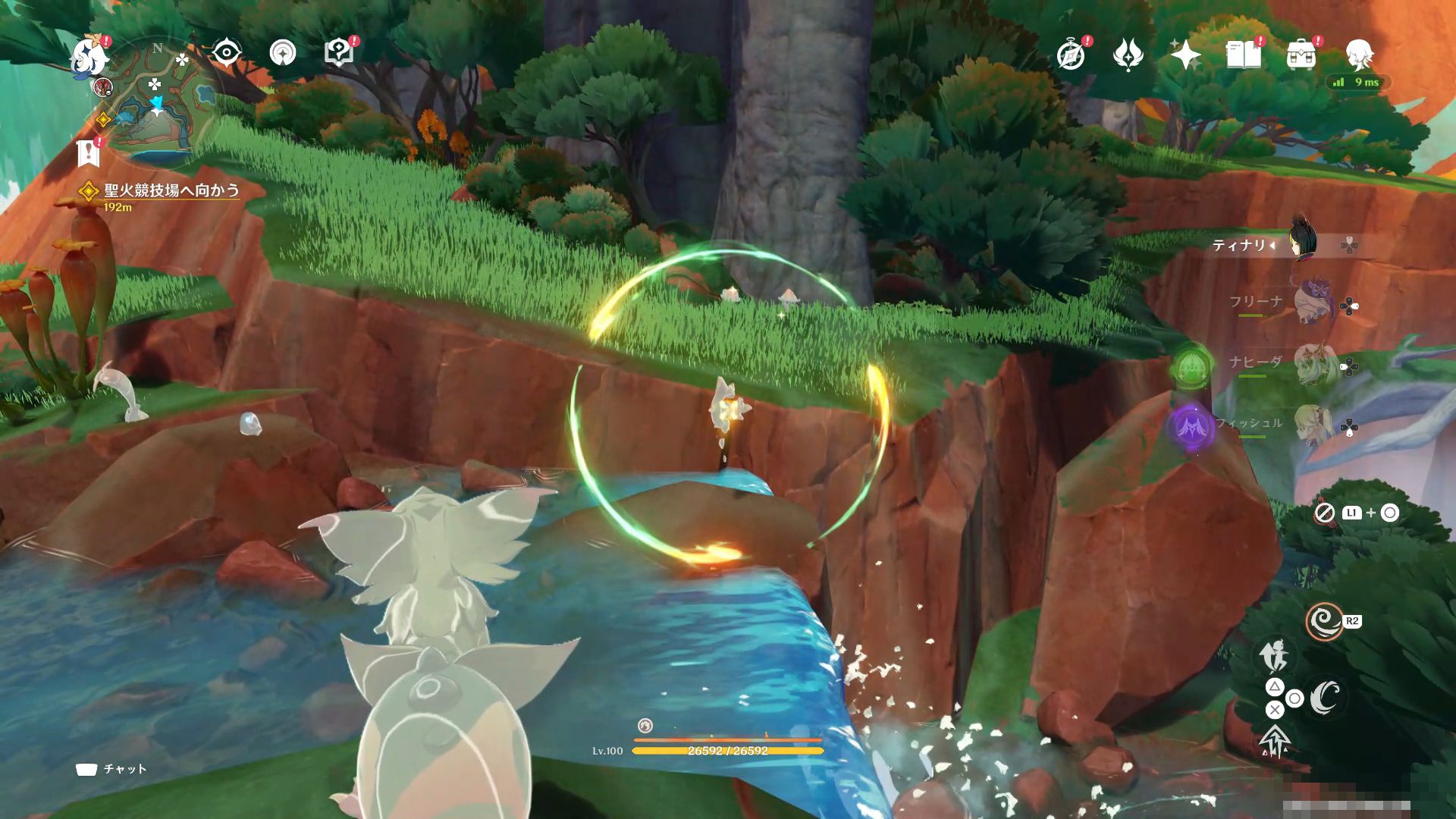Open the question-mark tutorial icon
The width and height of the screenshot is (1456, 819).
coord(339,53)
